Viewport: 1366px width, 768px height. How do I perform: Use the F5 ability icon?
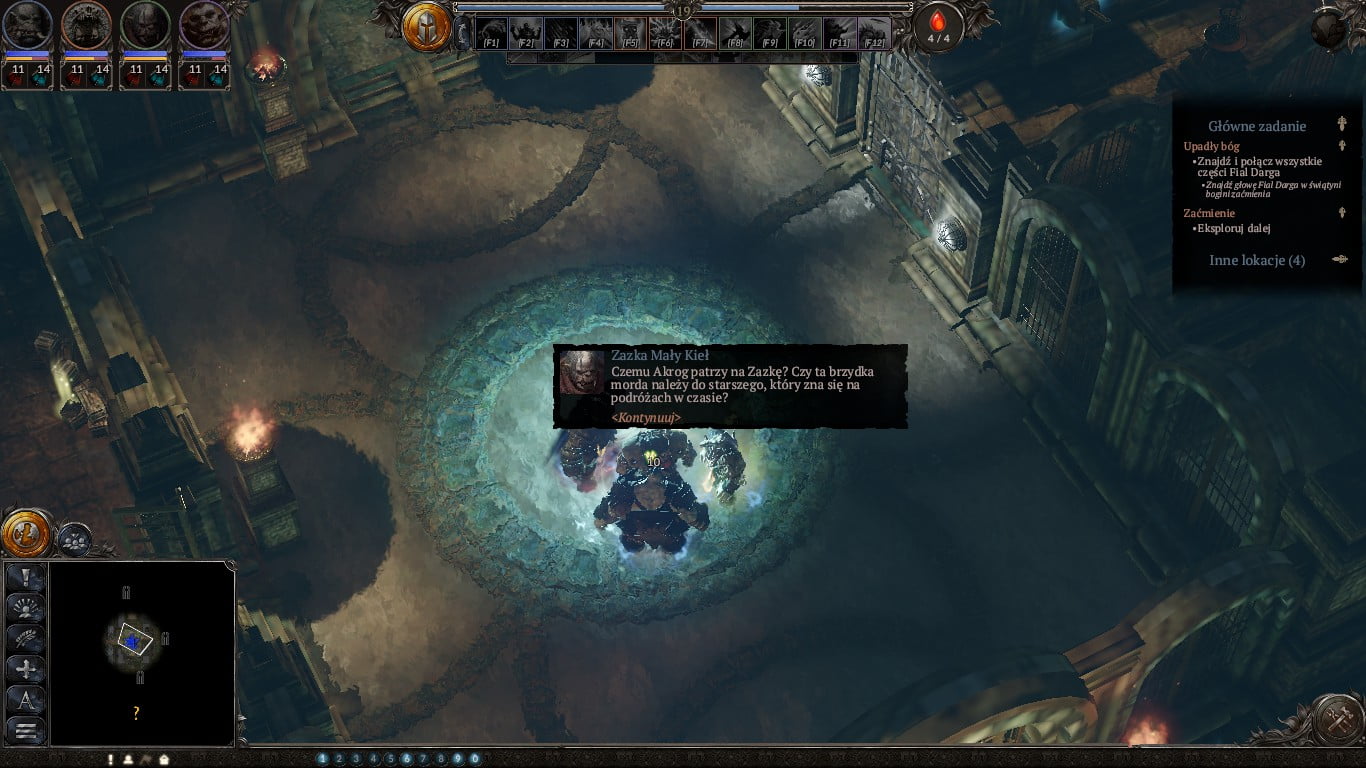(630, 33)
